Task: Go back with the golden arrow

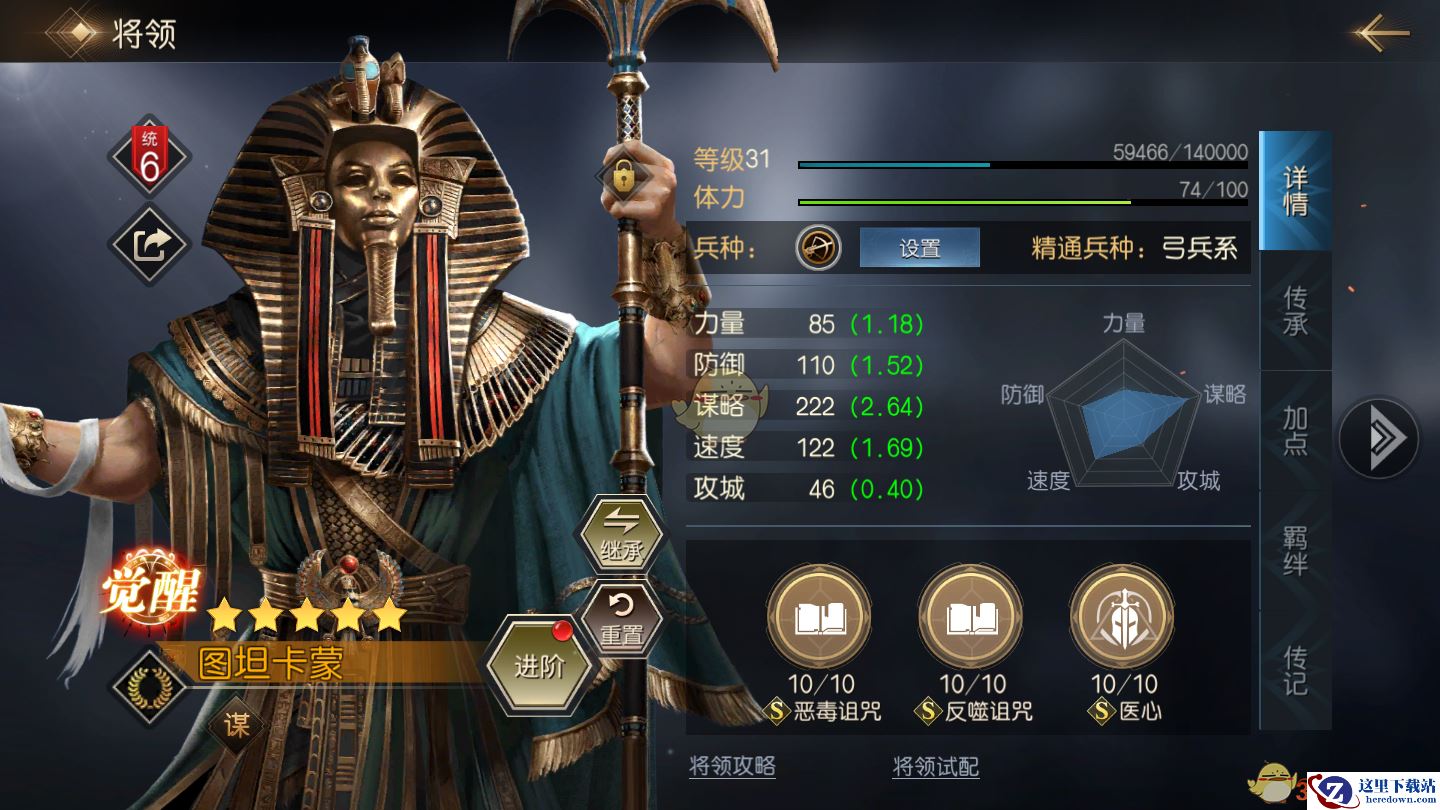Action: tap(1382, 33)
